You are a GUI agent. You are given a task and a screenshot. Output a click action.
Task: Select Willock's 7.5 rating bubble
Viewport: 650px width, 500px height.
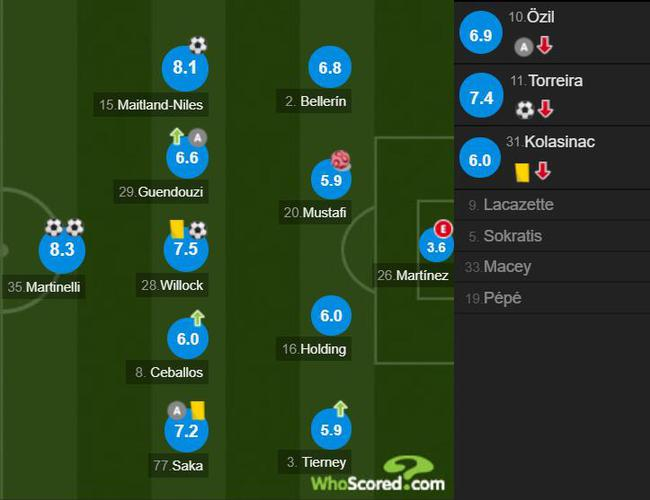(186, 249)
